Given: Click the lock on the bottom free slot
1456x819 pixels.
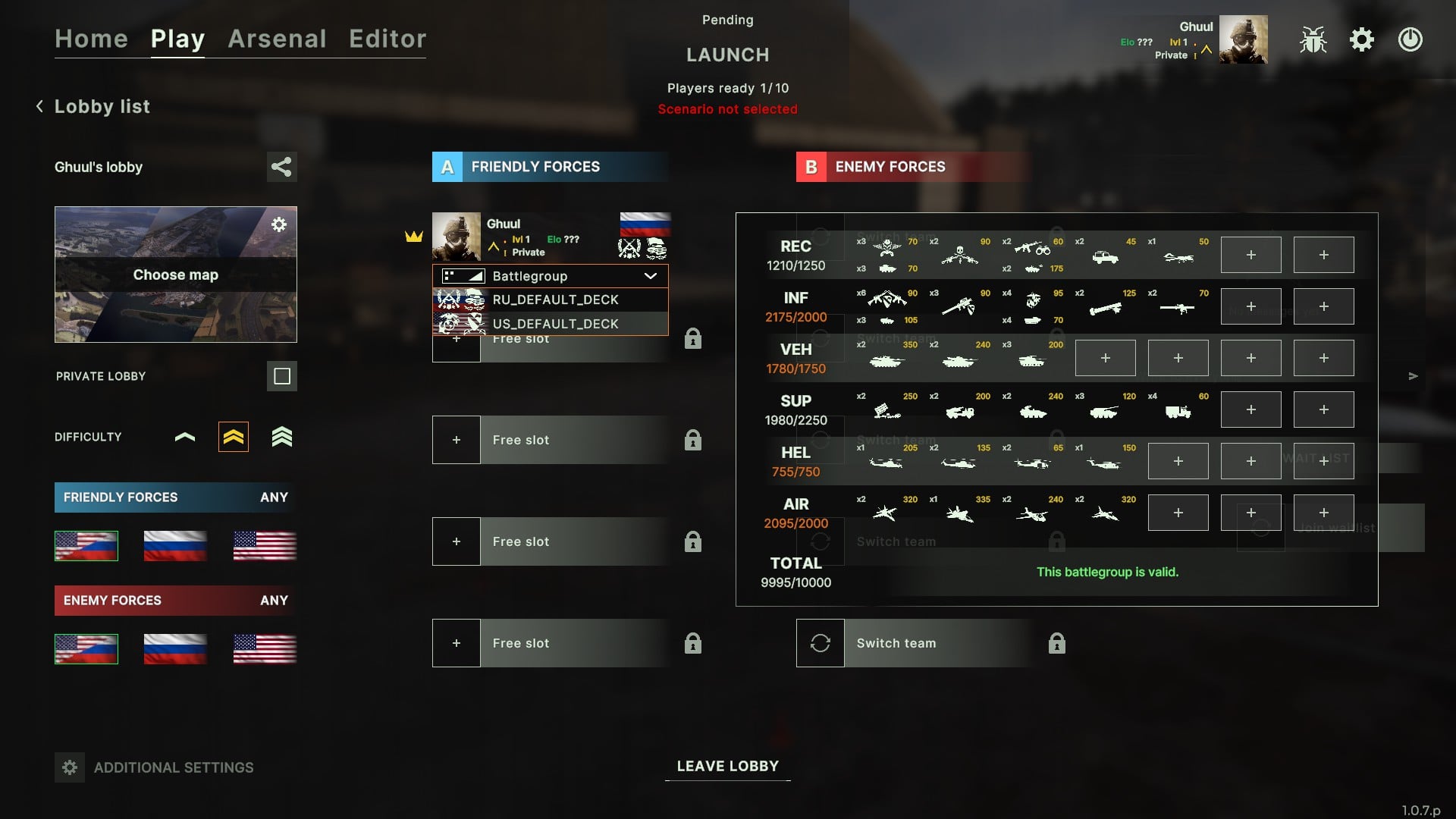Looking at the screenshot, I should pos(692,643).
